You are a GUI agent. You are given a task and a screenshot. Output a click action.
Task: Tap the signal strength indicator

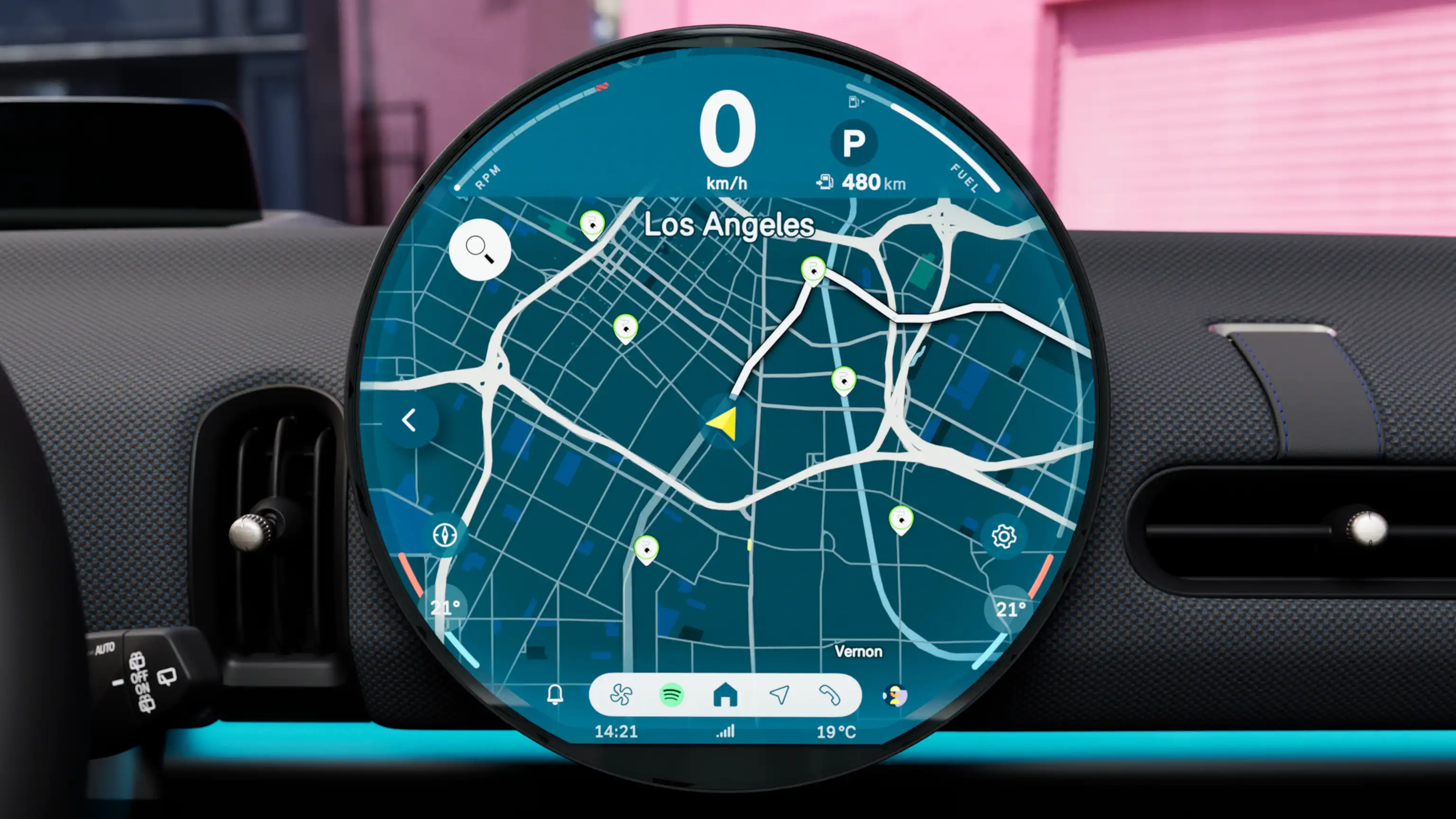tap(725, 732)
